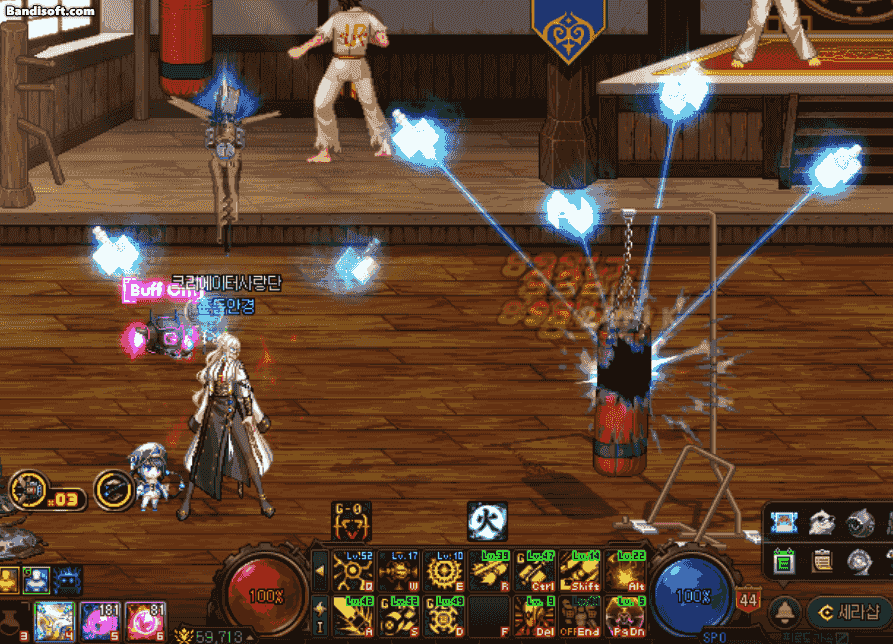Screen dimensions: 893x644
Task: Select the blue robot buff icon
Action: point(68,578)
